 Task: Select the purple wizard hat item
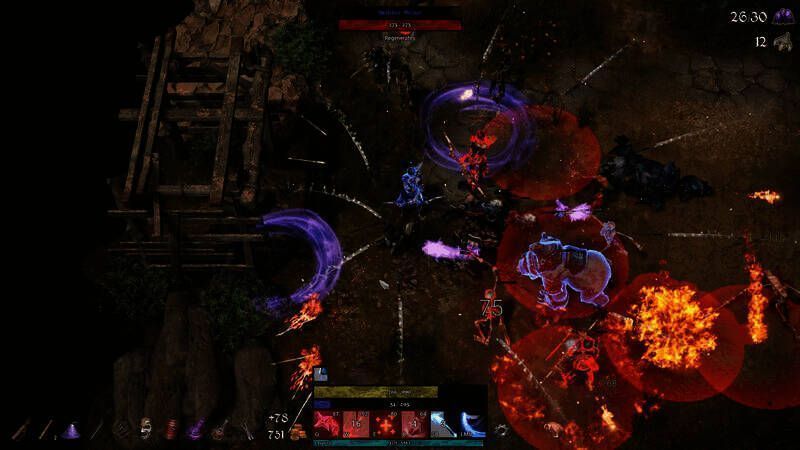(x=71, y=430)
